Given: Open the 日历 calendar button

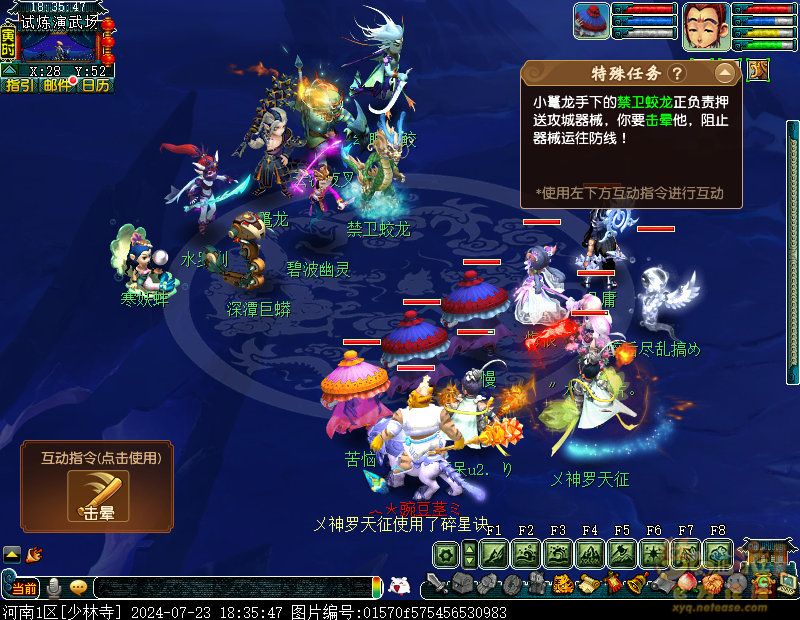Looking at the screenshot, I should coord(96,86).
